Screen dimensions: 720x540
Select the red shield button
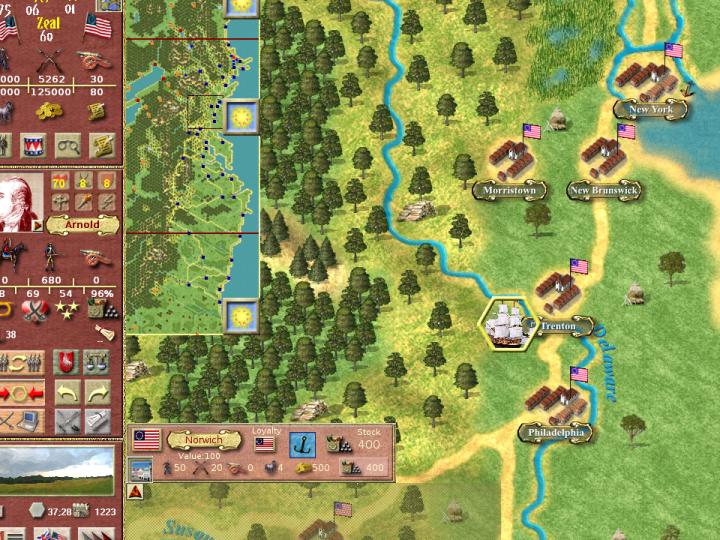(66, 361)
